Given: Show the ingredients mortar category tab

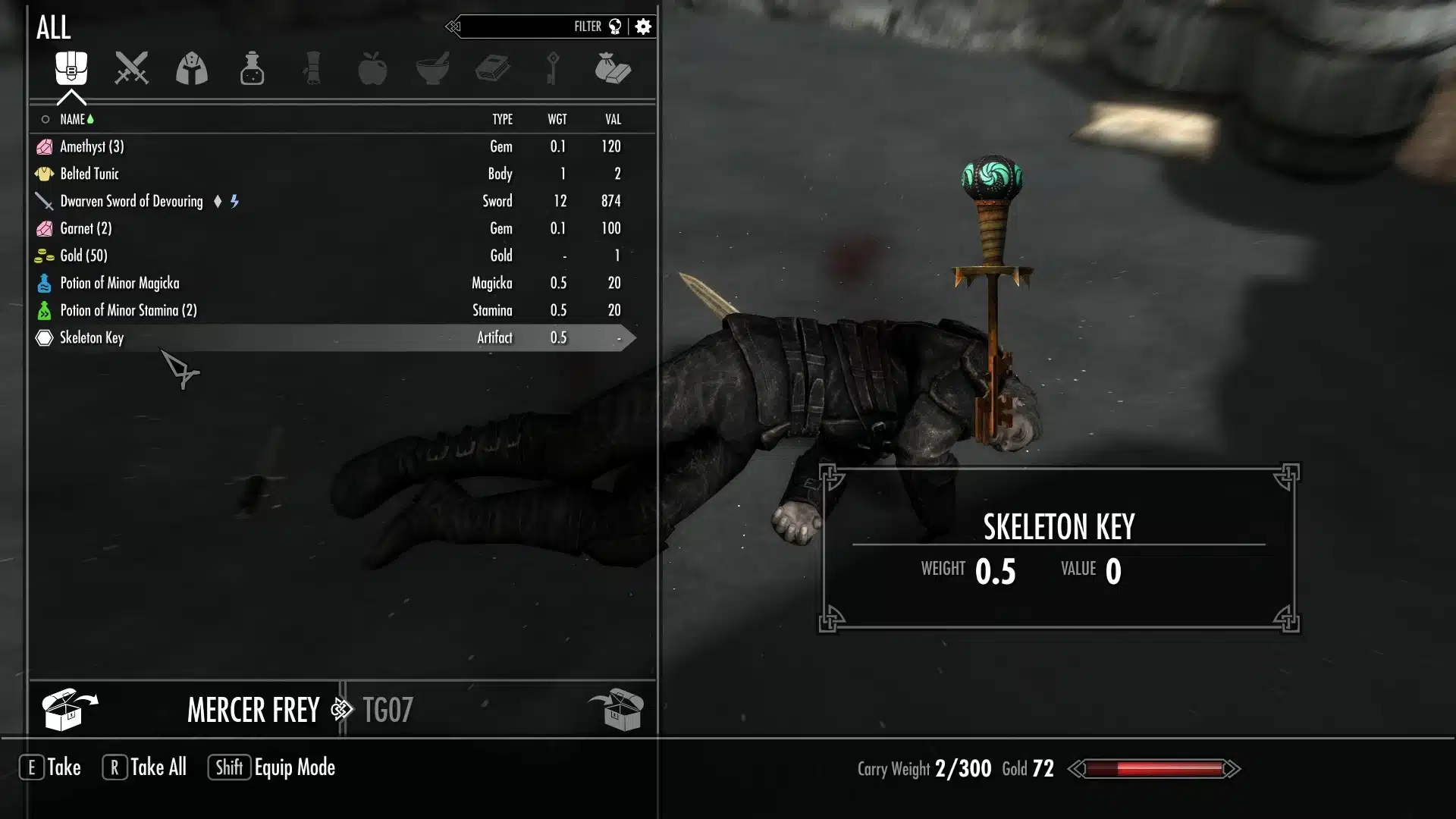Looking at the screenshot, I should [433, 68].
